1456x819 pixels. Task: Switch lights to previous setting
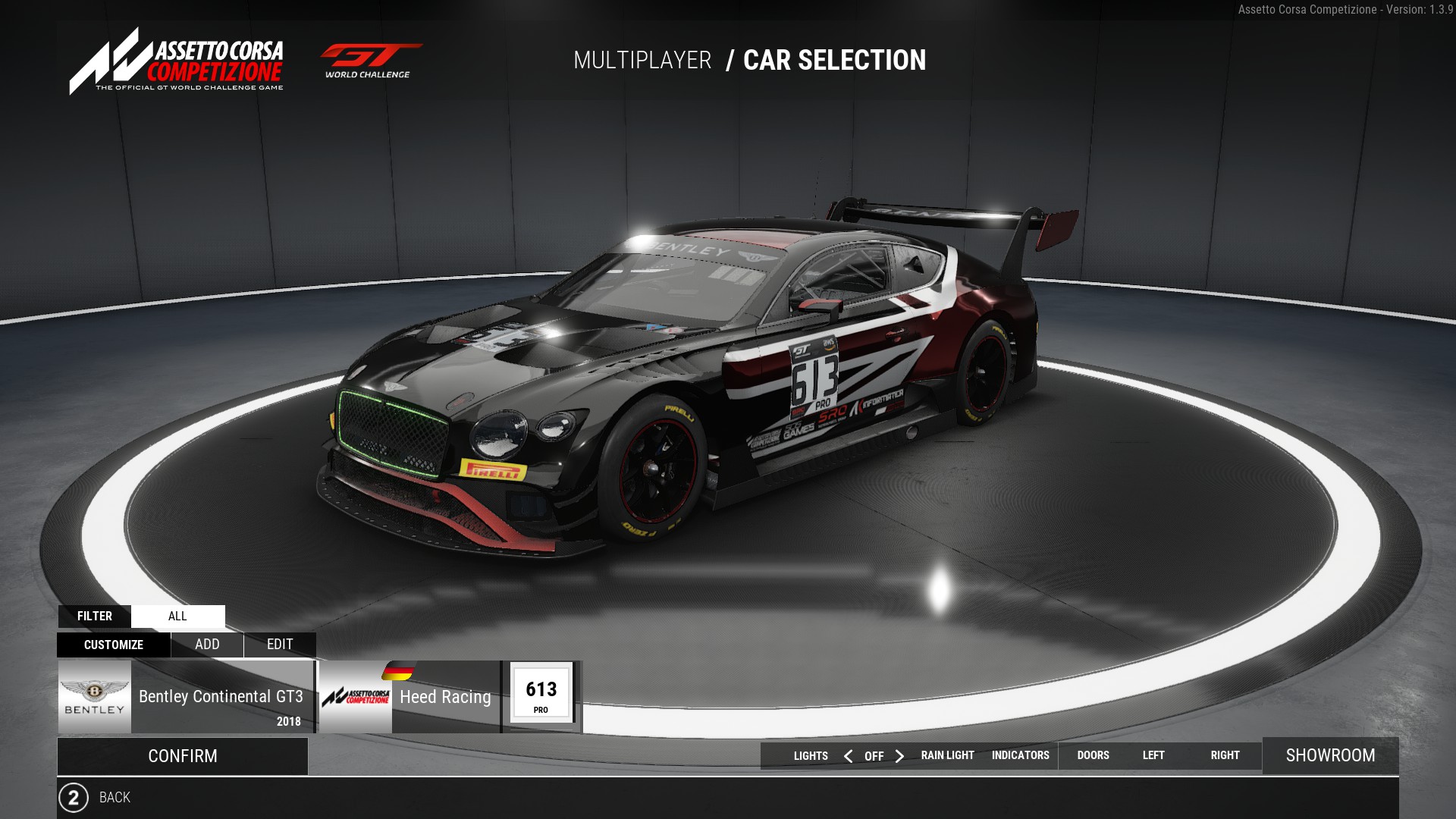click(848, 756)
